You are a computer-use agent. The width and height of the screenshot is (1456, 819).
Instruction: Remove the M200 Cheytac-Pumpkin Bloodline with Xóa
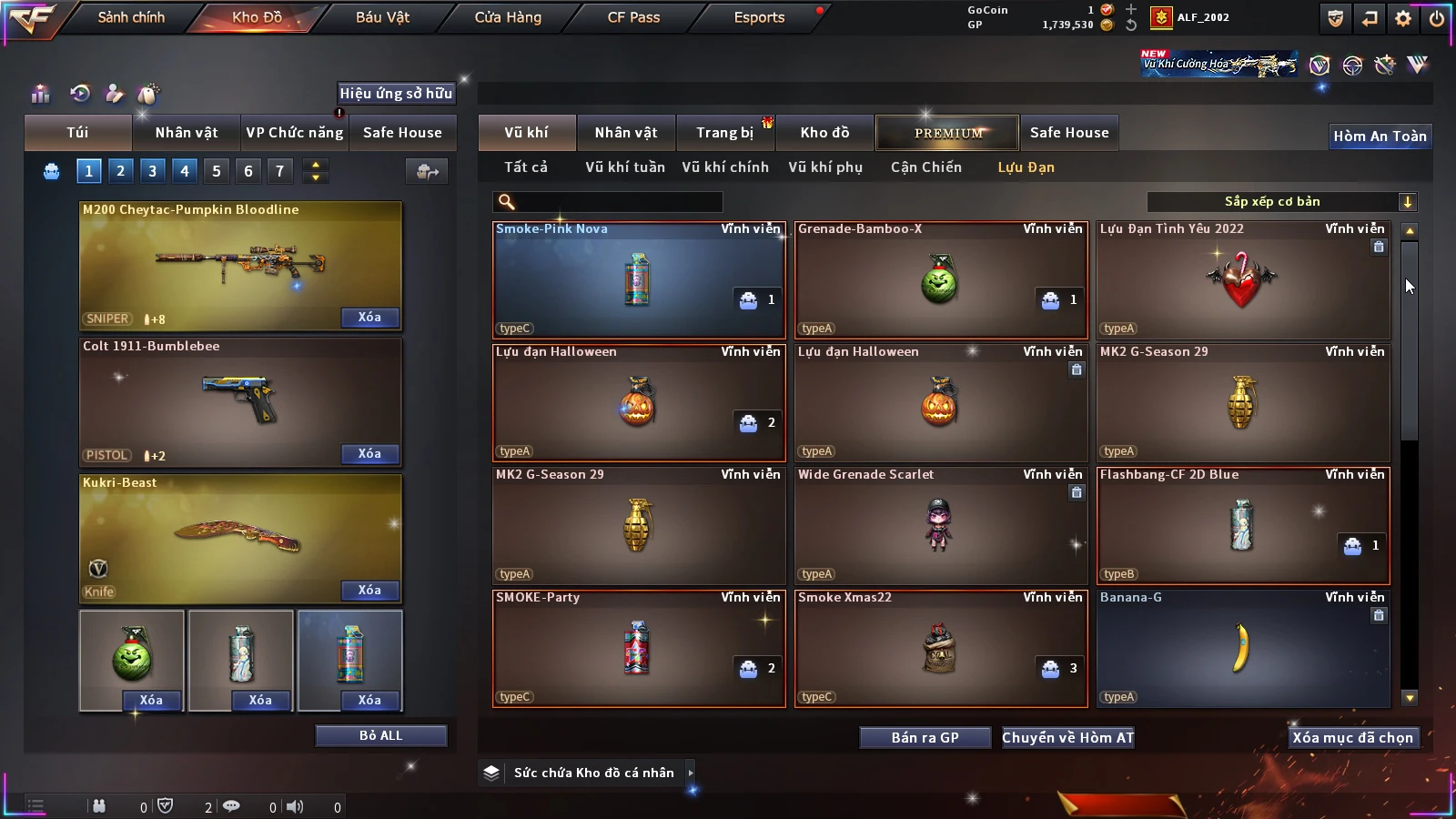click(x=369, y=318)
